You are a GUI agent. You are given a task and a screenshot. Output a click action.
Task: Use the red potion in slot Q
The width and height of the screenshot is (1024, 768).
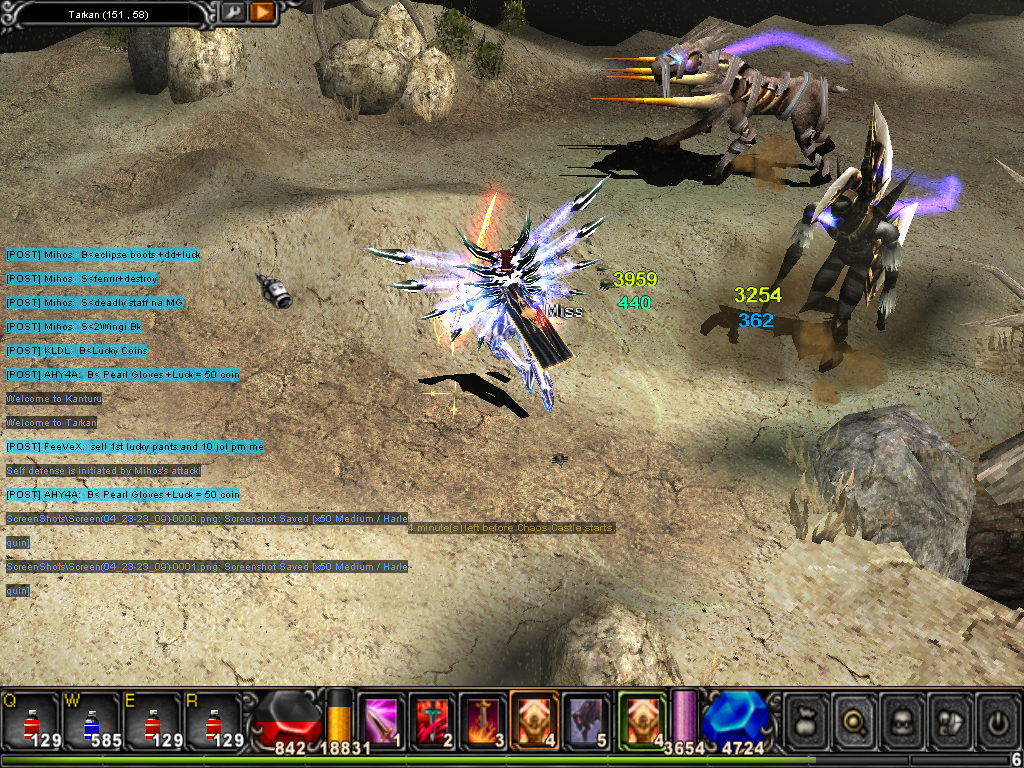pos(30,722)
